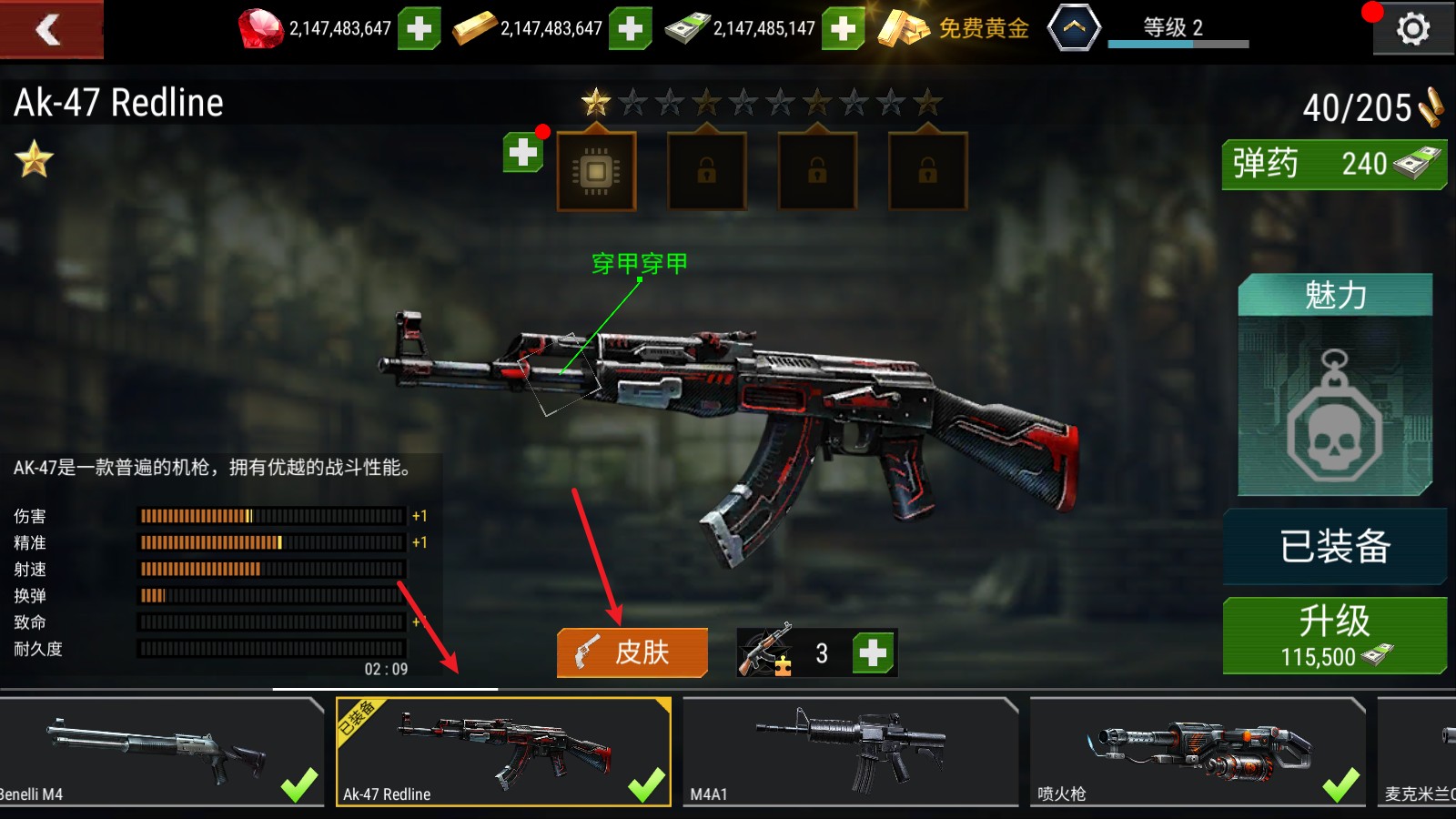Viewport: 1456px width, 819px height.
Task: Upgrade (升级) weapon for 115,500
Action: (x=1335, y=635)
